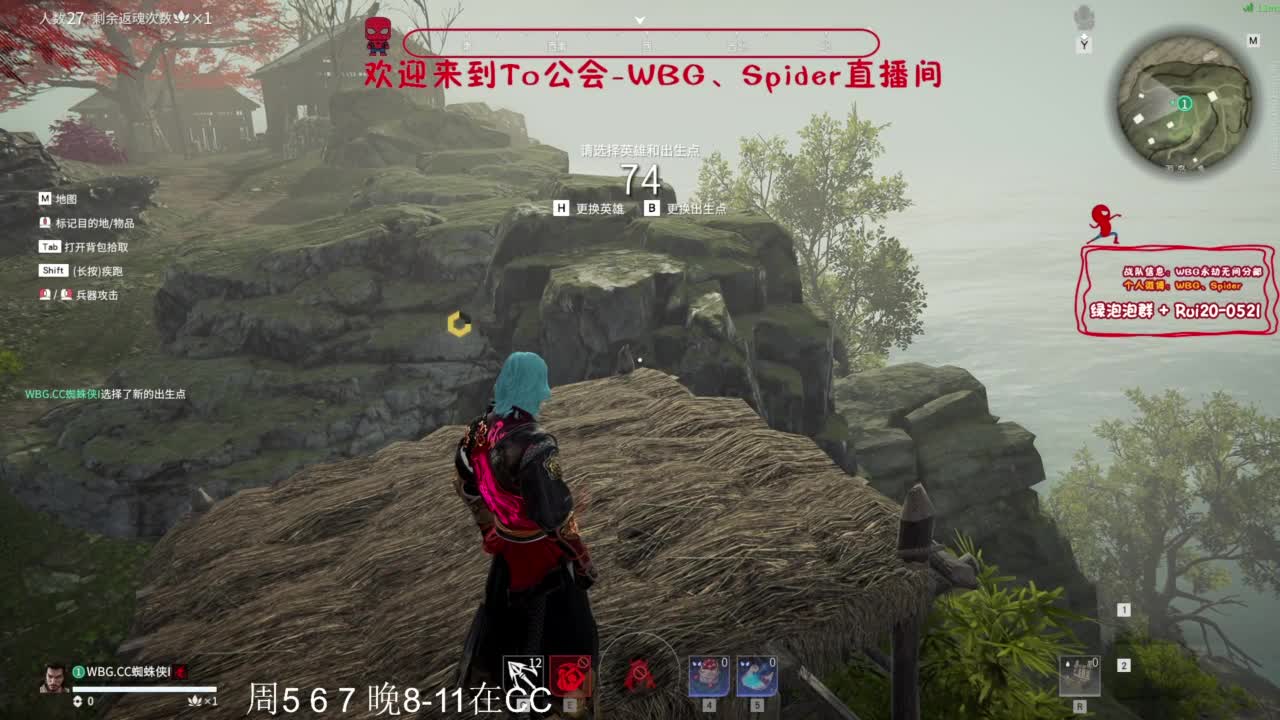
Task: Click the green spawn point marker 1 on minimap
Action: point(1185,102)
